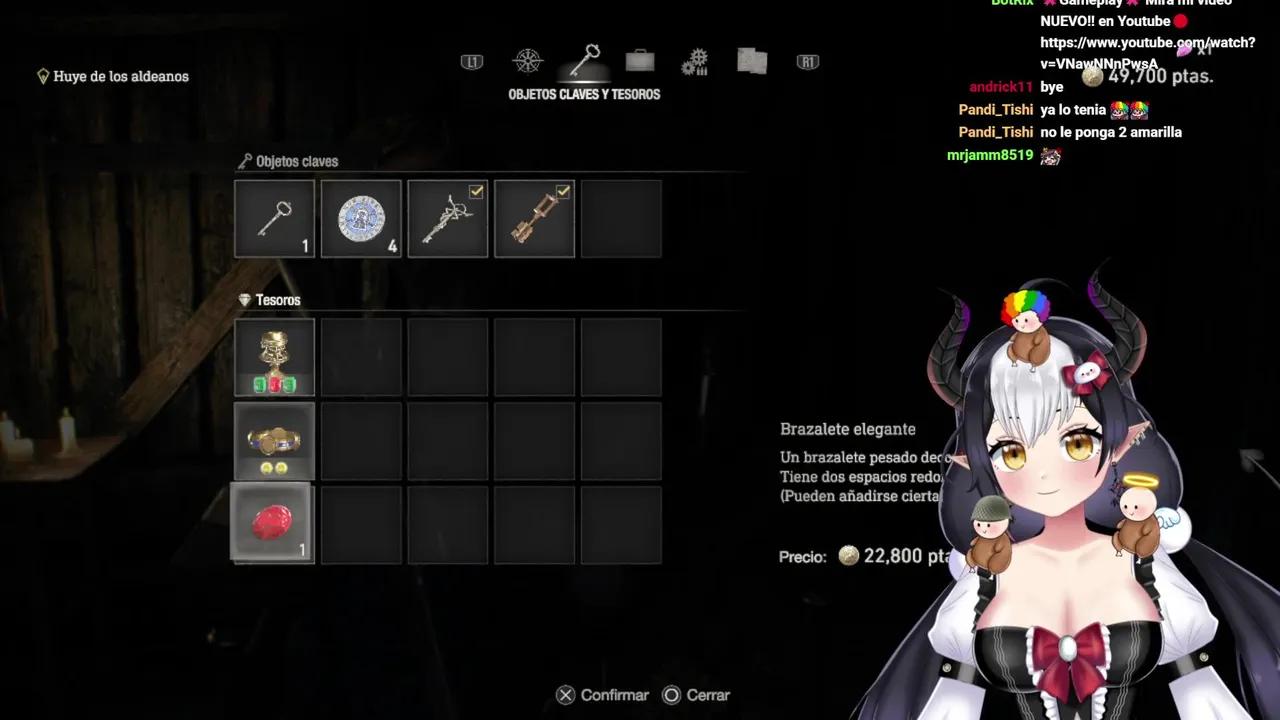The height and width of the screenshot is (720, 1280).
Task: Pick the wooden crank handle item
Action: click(x=535, y=219)
